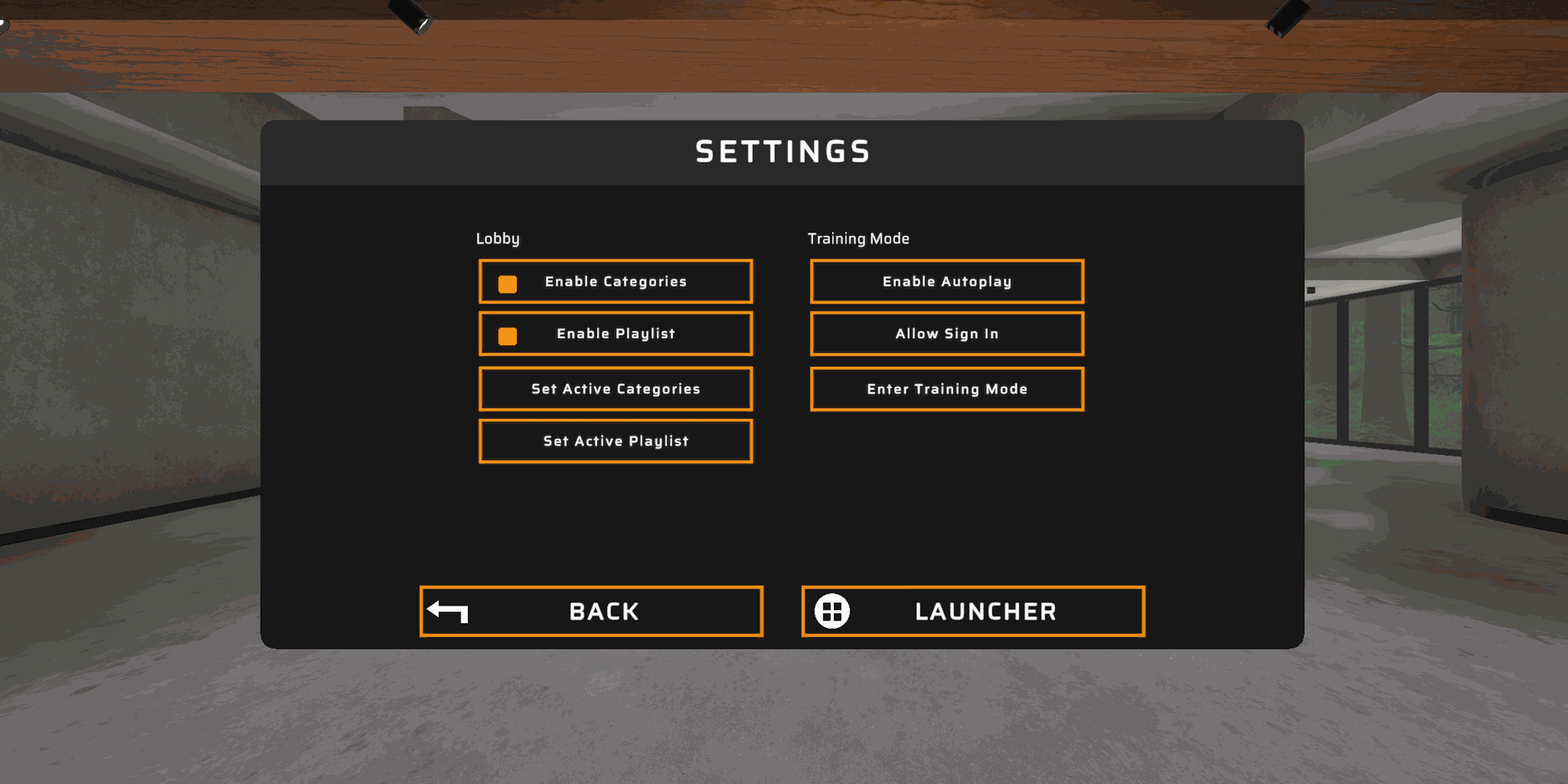
Task: Open the Launcher
Action: point(973,612)
